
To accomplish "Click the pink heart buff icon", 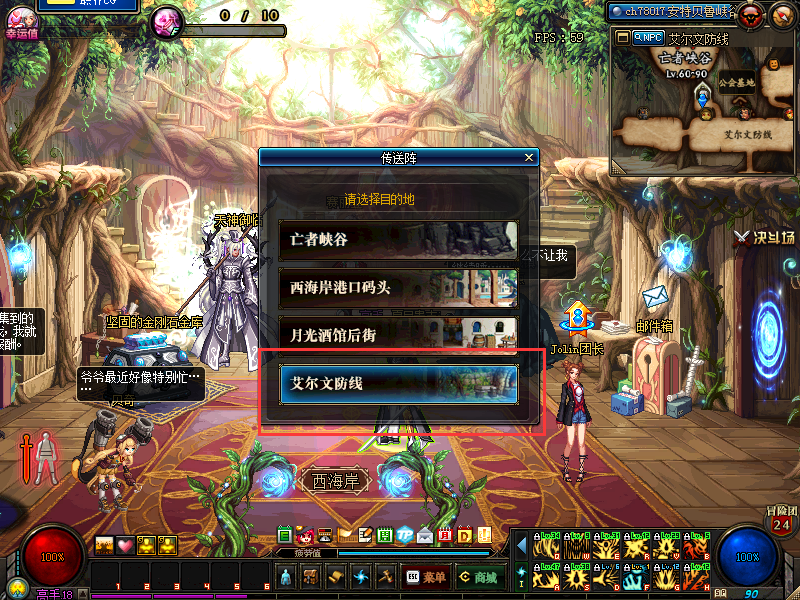I will click(125, 545).
